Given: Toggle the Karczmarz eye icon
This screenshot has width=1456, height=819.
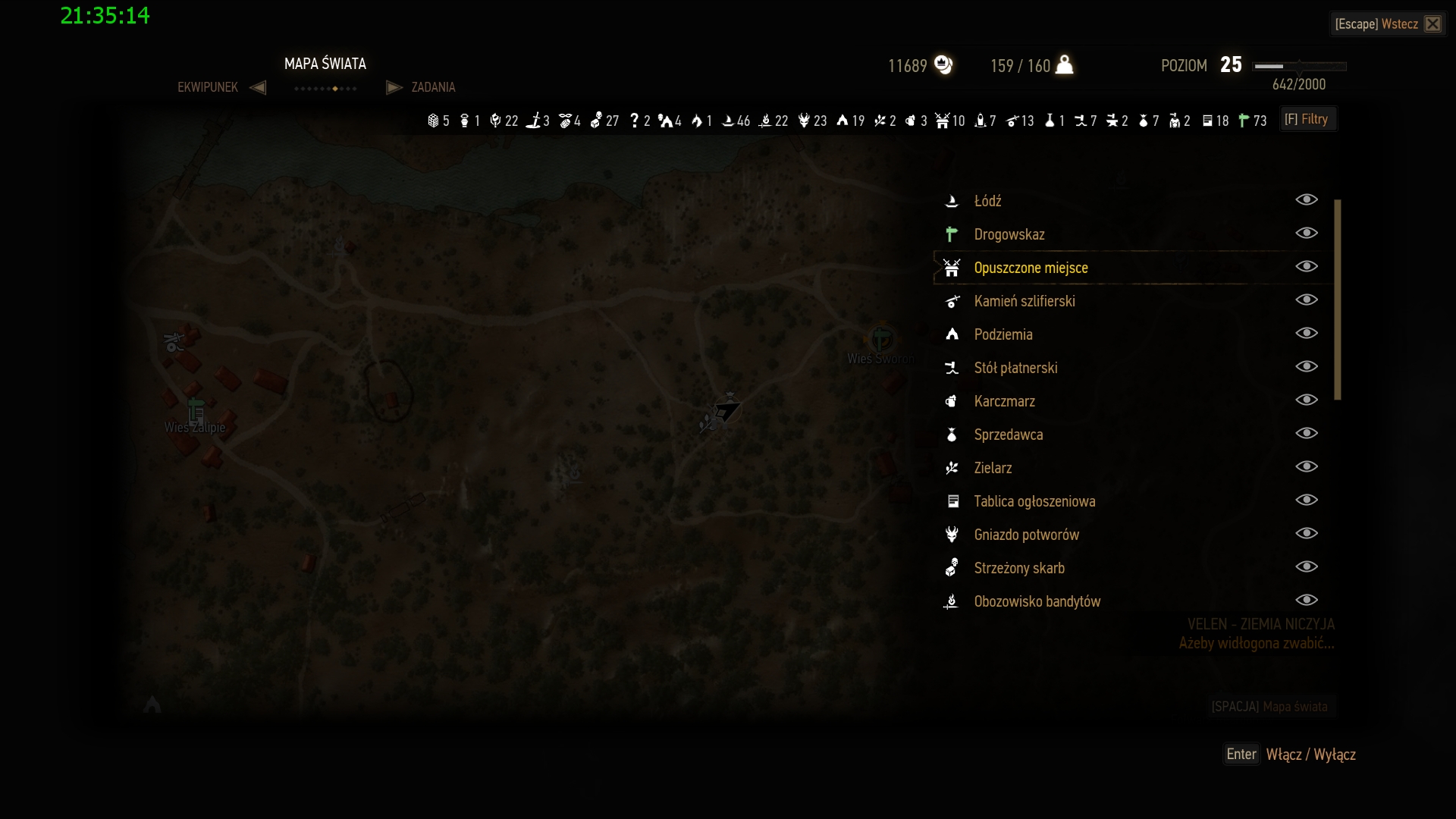Looking at the screenshot, I should pyautogui.click(x=1306, y=400).
